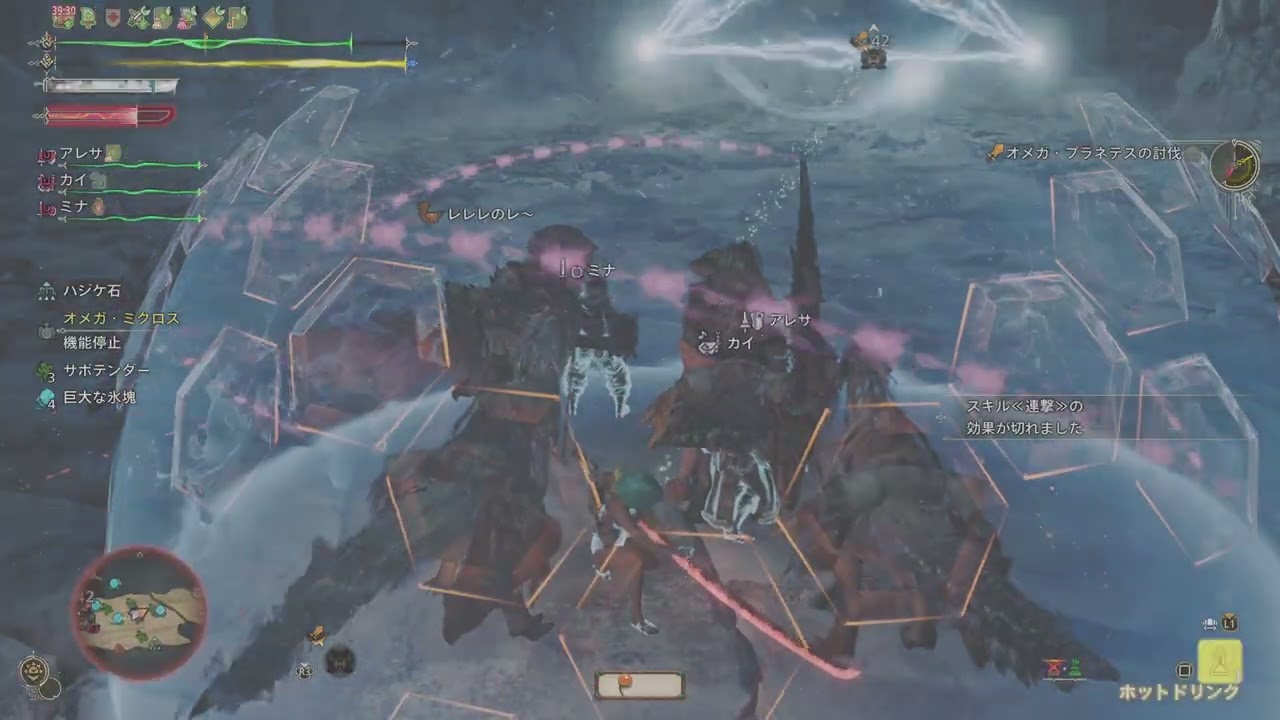
Task: Pick the サボテンダー list entry
Action: pyautogui.click(x=106, y=370)
